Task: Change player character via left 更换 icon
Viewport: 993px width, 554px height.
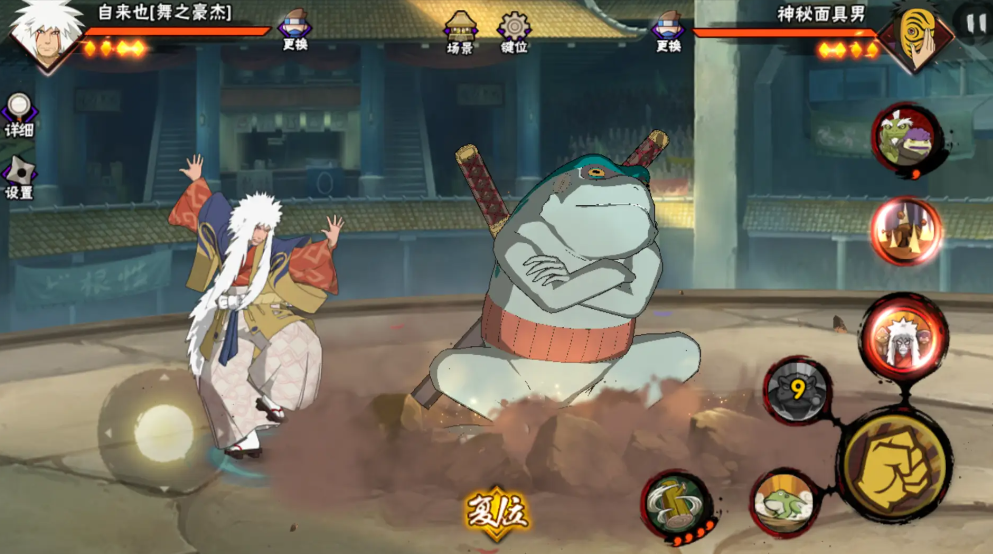Action: (294, 29)
